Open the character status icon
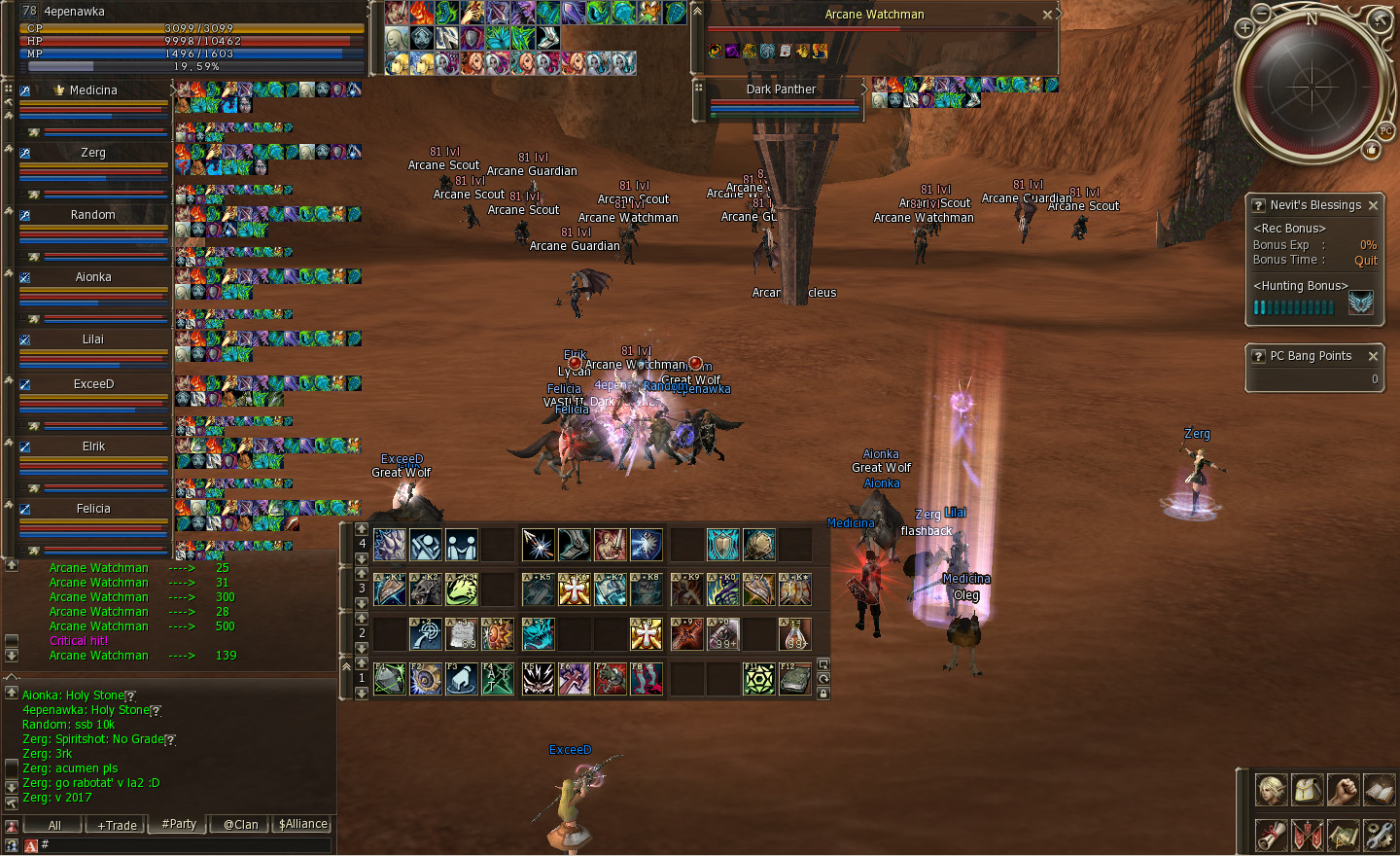 pos(1271,790)
